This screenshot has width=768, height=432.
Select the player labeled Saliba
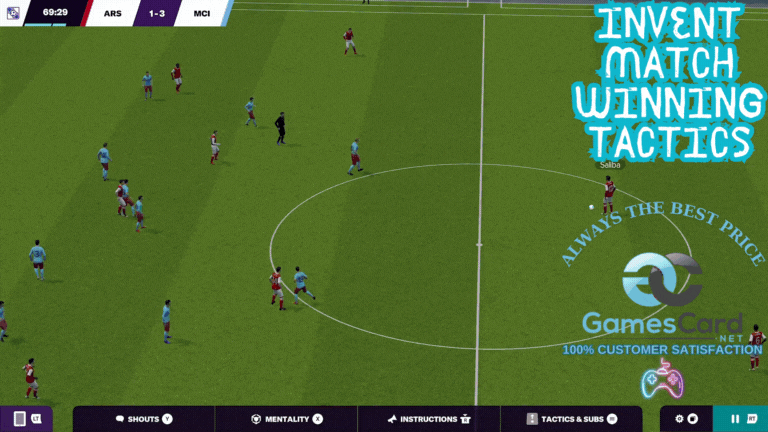click(x=608, y=190)
